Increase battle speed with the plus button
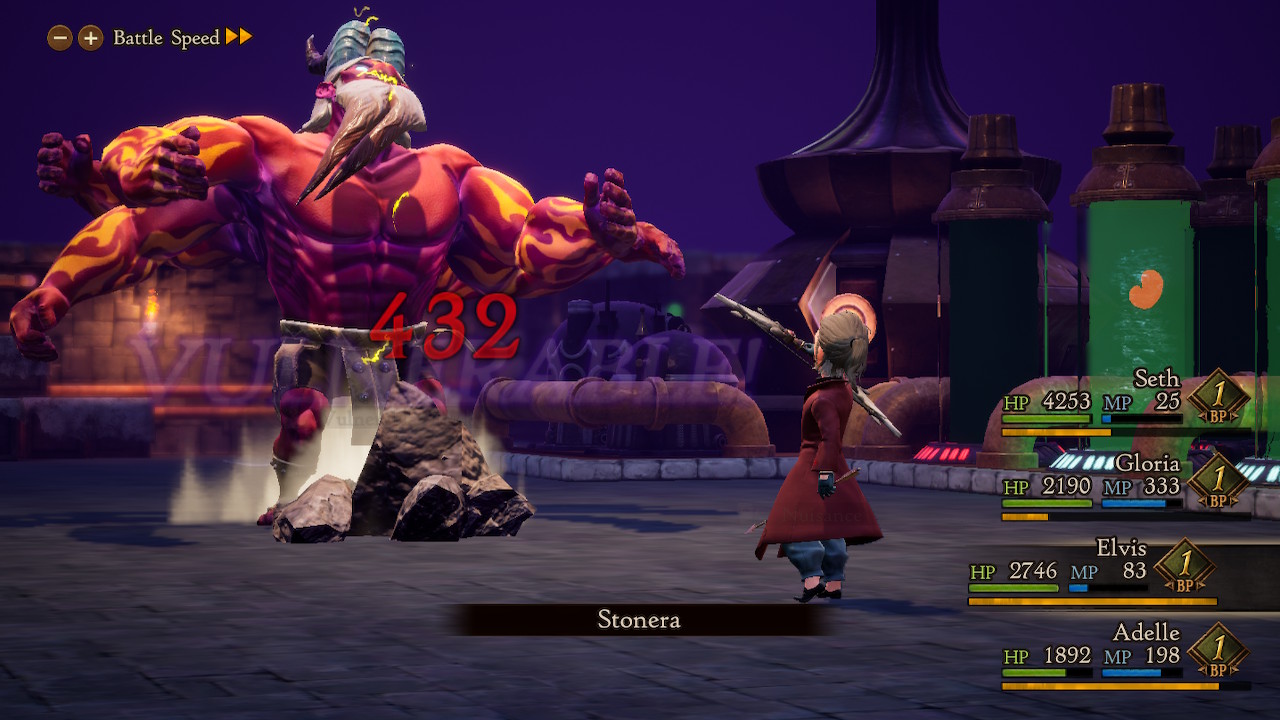Screen dimensions: 1280x720 click(91, 38)
